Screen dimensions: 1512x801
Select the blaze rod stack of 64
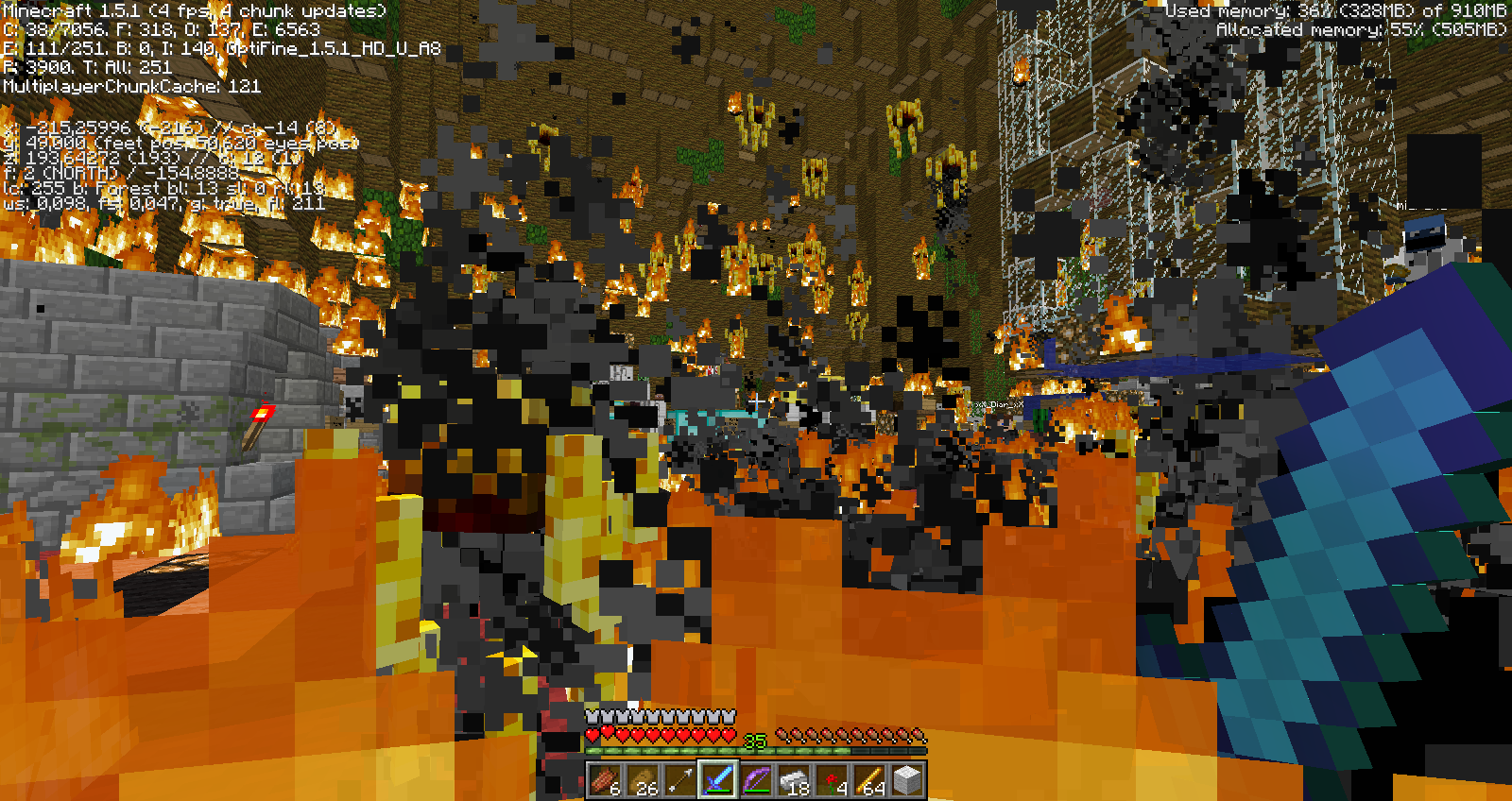pyautogui.click(x=868, y=780)
